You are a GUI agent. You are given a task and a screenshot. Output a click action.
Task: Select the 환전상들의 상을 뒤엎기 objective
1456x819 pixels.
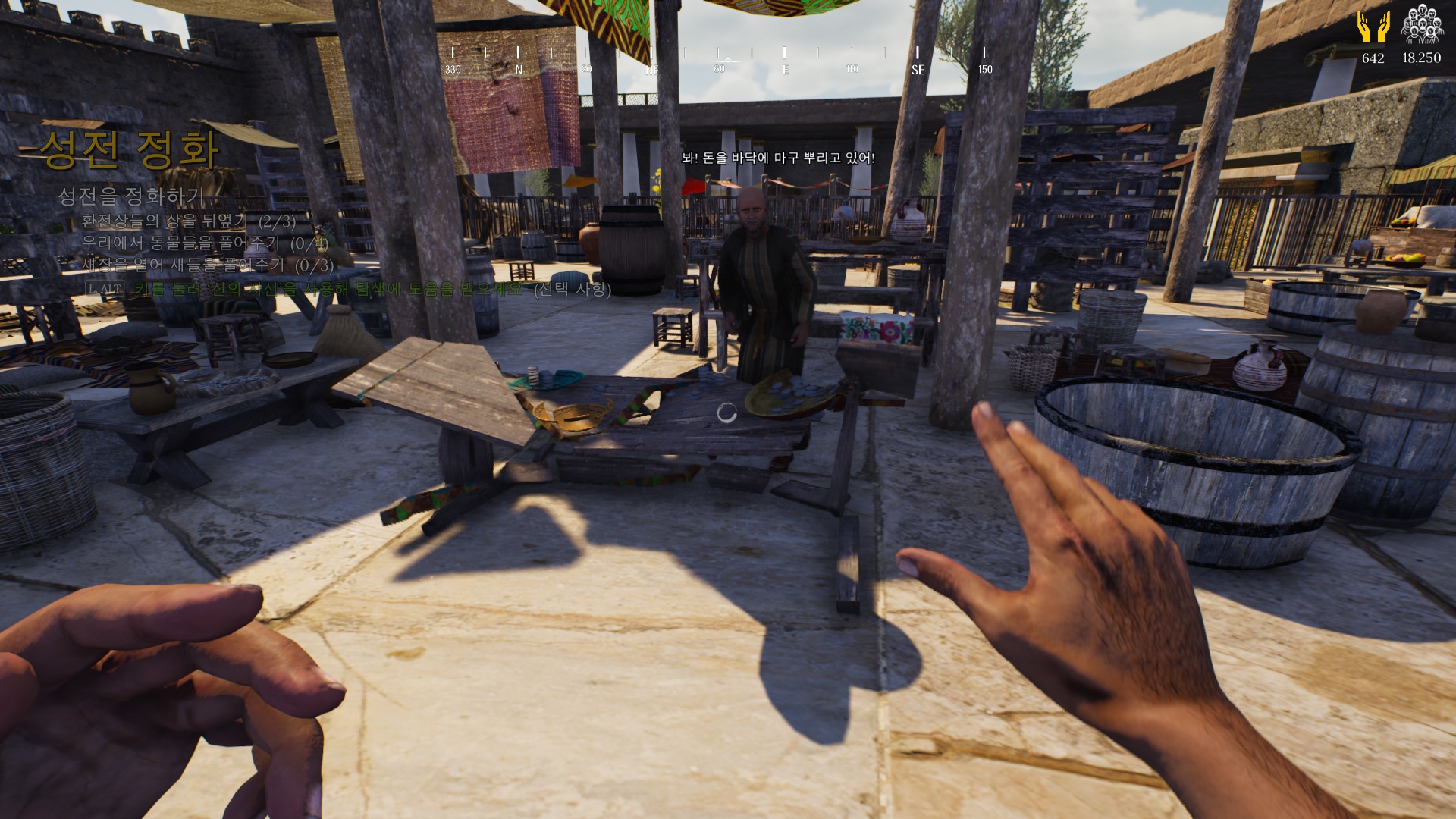point(189,221)
